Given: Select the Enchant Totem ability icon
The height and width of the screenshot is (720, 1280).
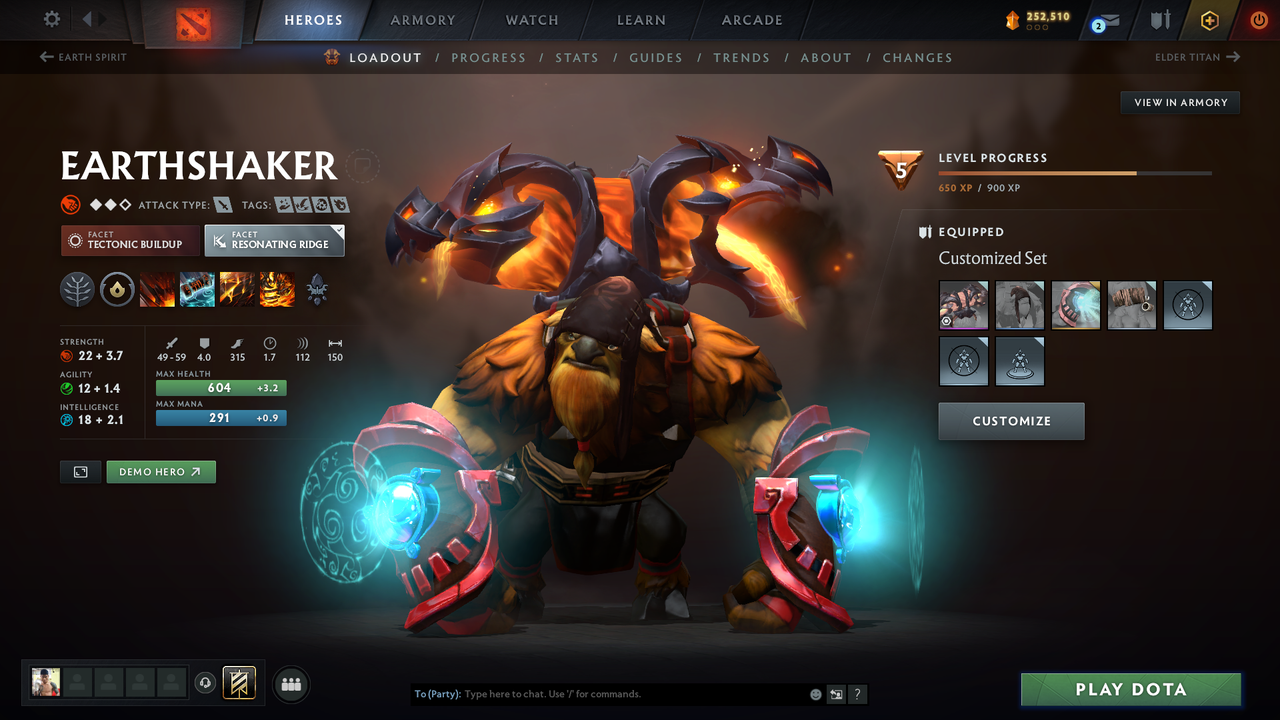Looking at the screenshot, I should pos(197,289).
